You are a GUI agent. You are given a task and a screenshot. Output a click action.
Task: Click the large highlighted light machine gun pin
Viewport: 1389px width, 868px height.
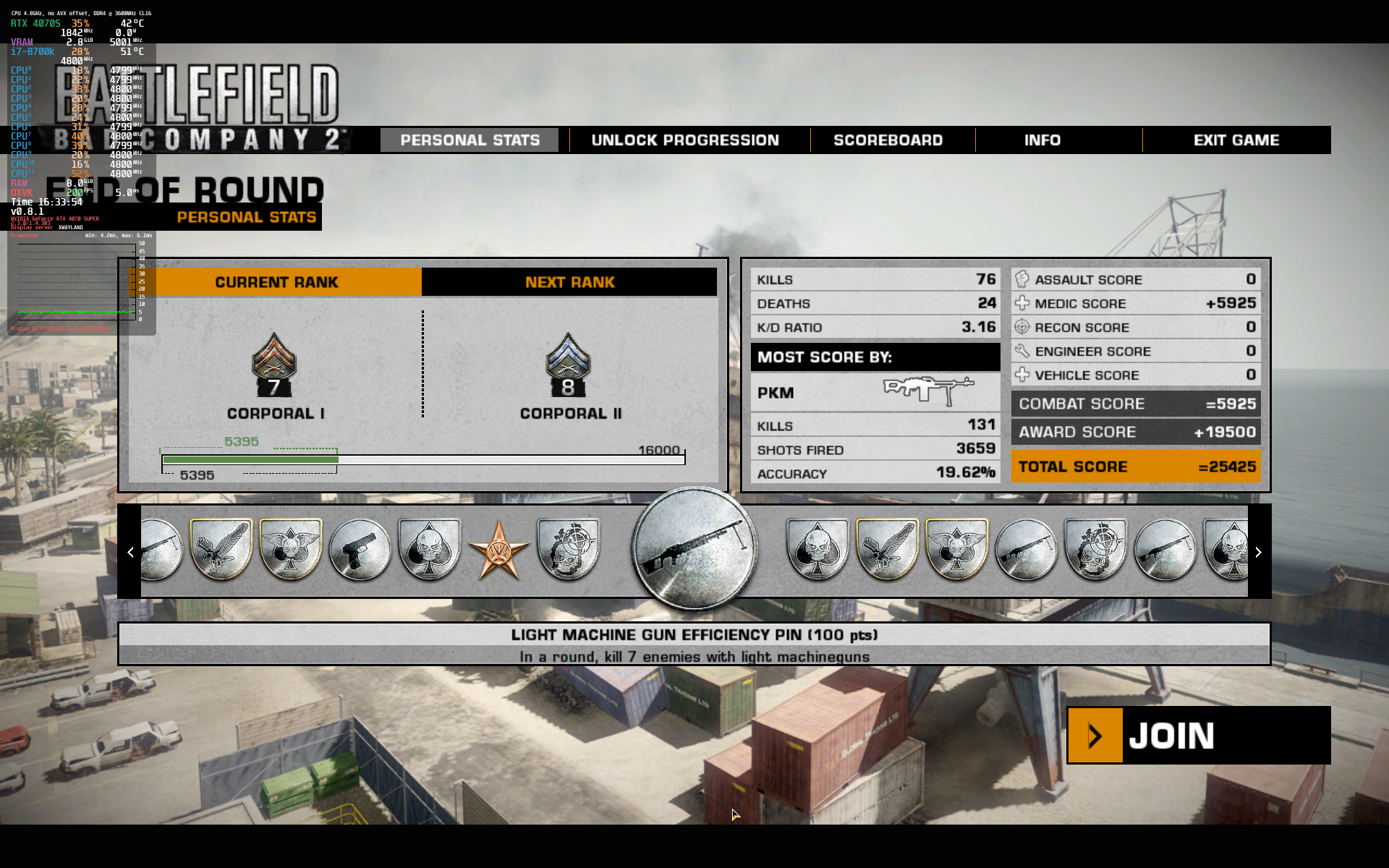[x=694, y=548]
